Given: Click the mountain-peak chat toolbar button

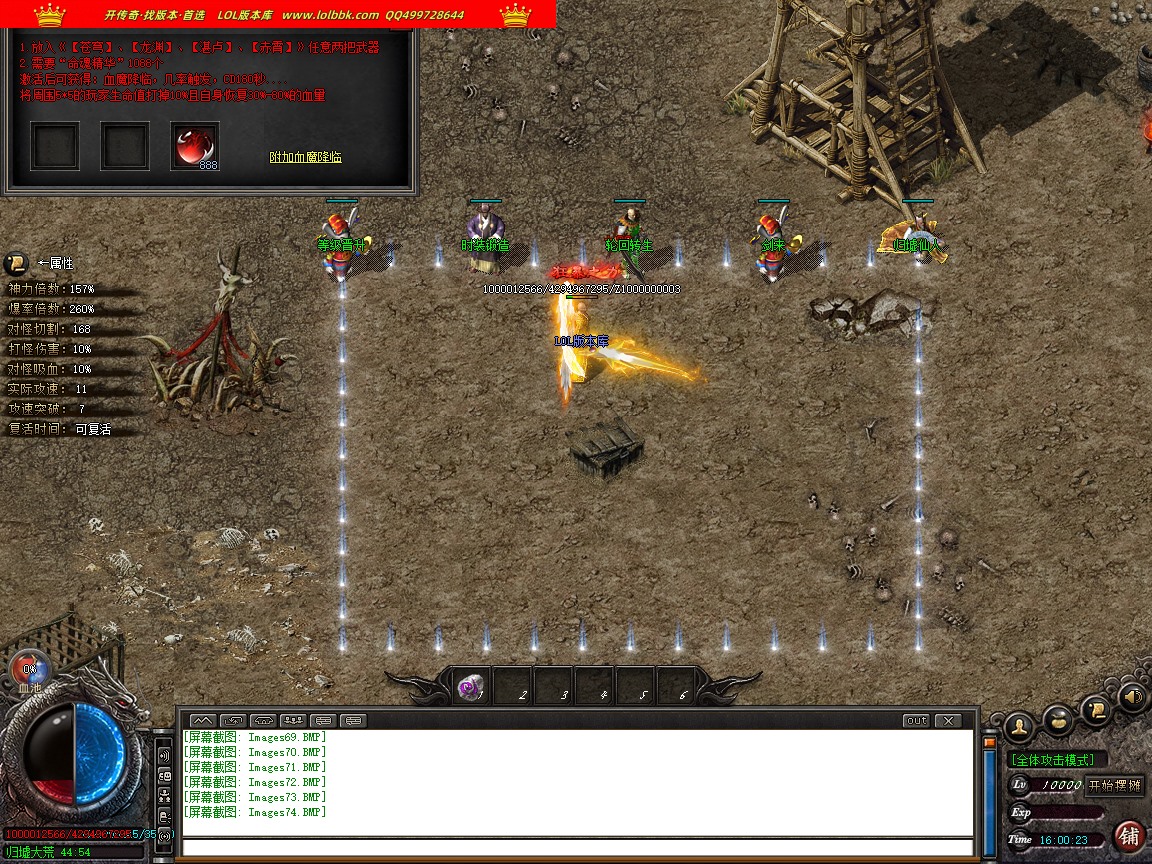Looking at the screenshot, I should [202, 720].
